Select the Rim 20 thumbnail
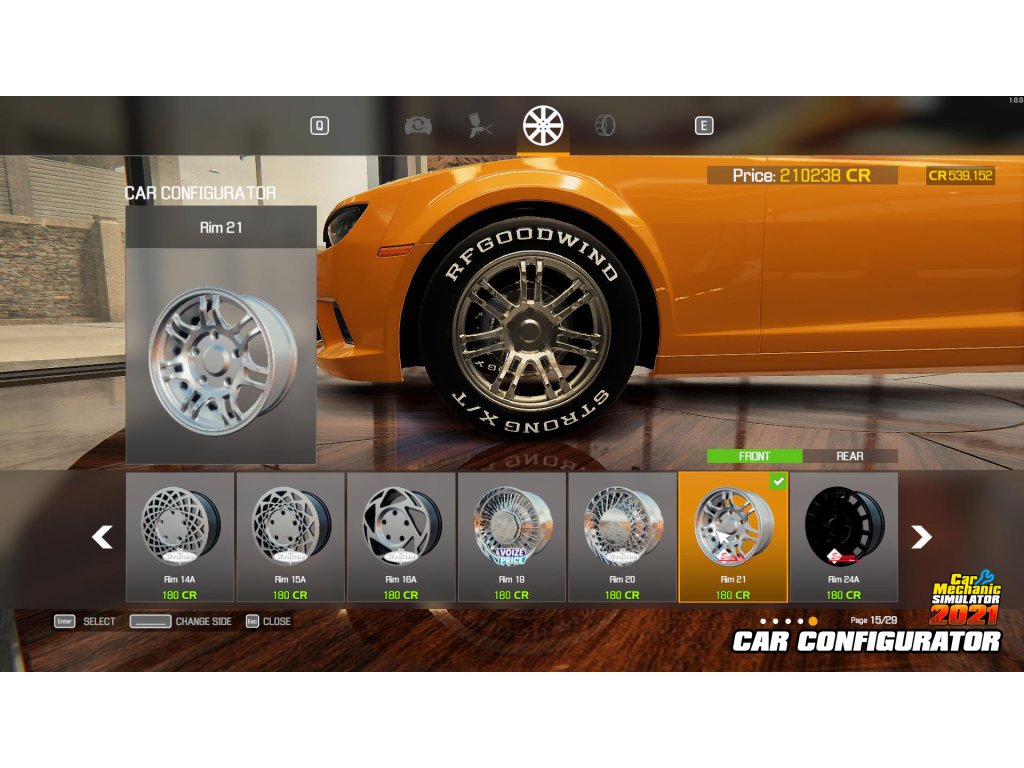The width and height of the screenshot is (1024, 768). tap(622, 537)
